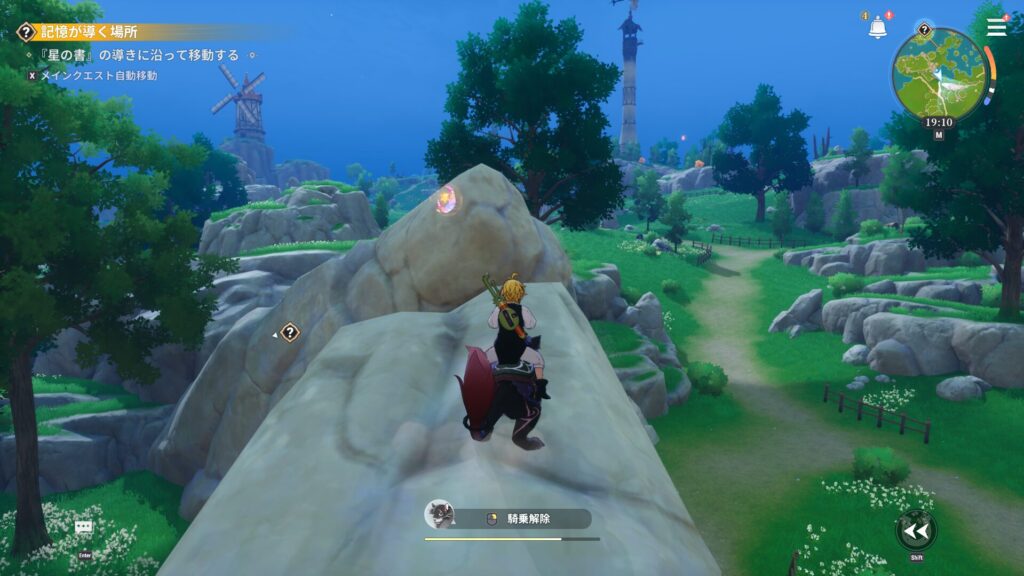The image size is (1024, 576).
Task: Select the mount portrait icon
Action: click(437, 514)
